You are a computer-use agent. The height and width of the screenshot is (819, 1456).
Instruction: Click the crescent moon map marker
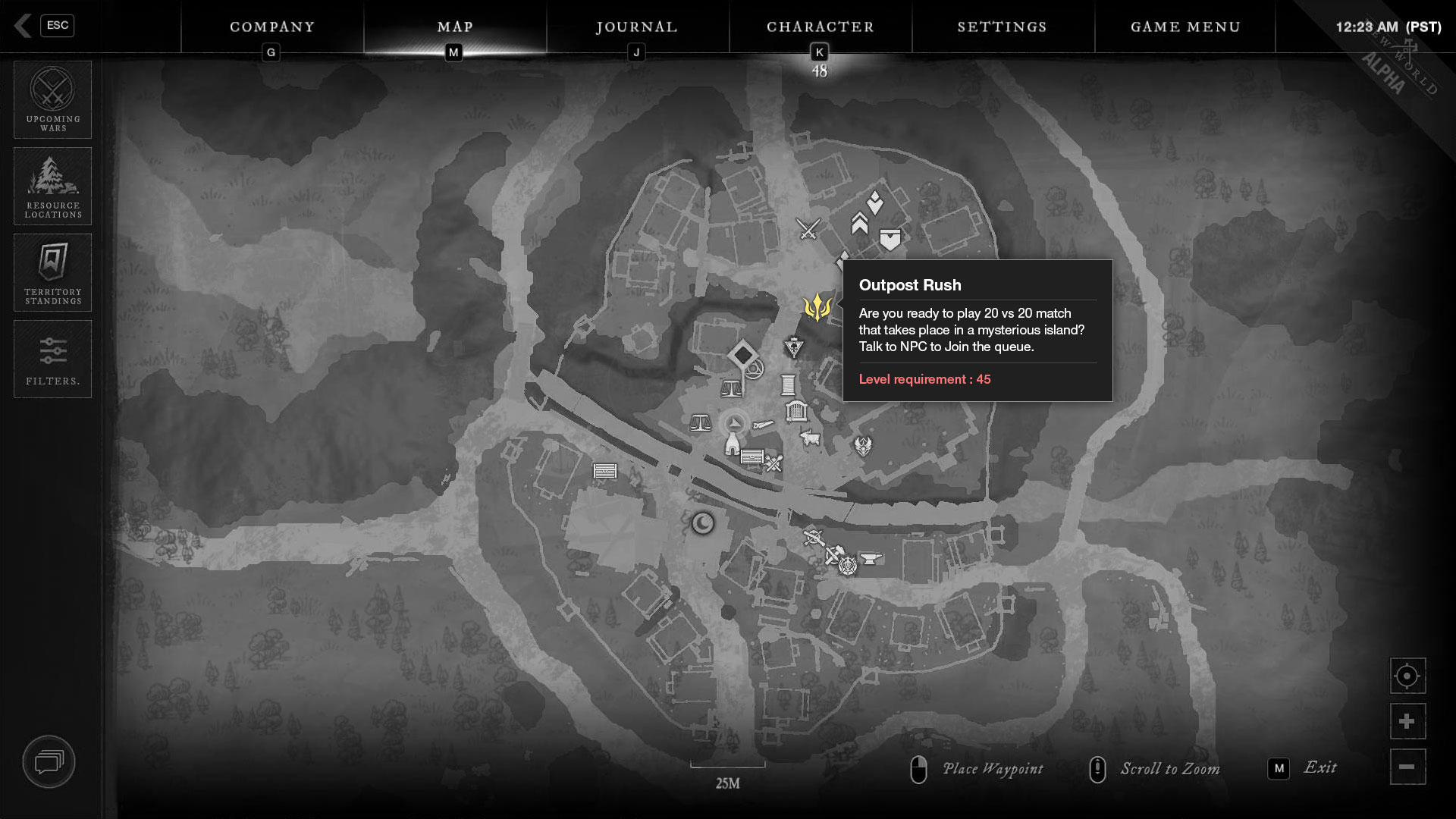pos(703,522)
